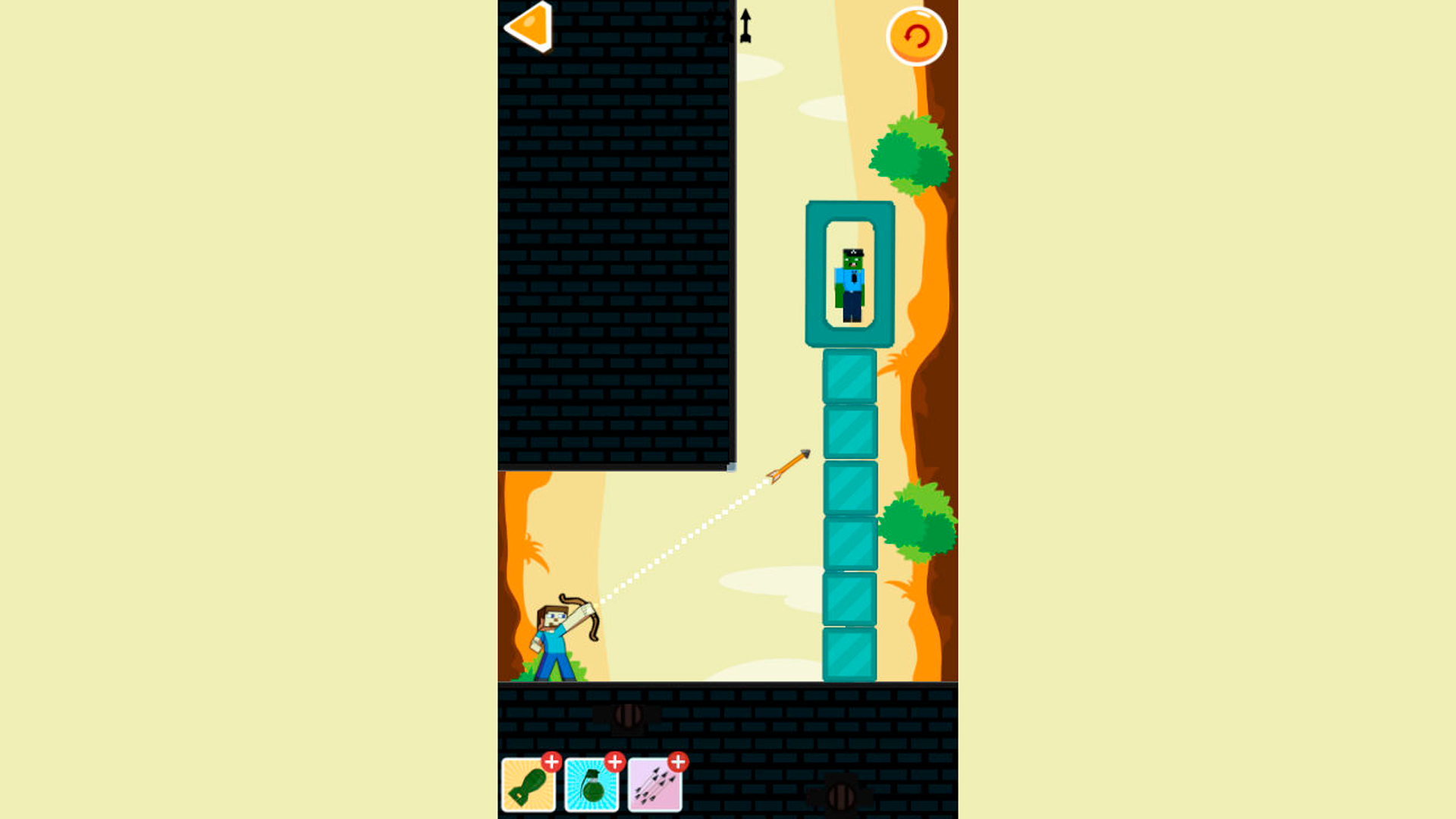This screenshot has width=1456, height=819.
Task: Buy more missiles with the plus badge
Action: coord(551,762)
